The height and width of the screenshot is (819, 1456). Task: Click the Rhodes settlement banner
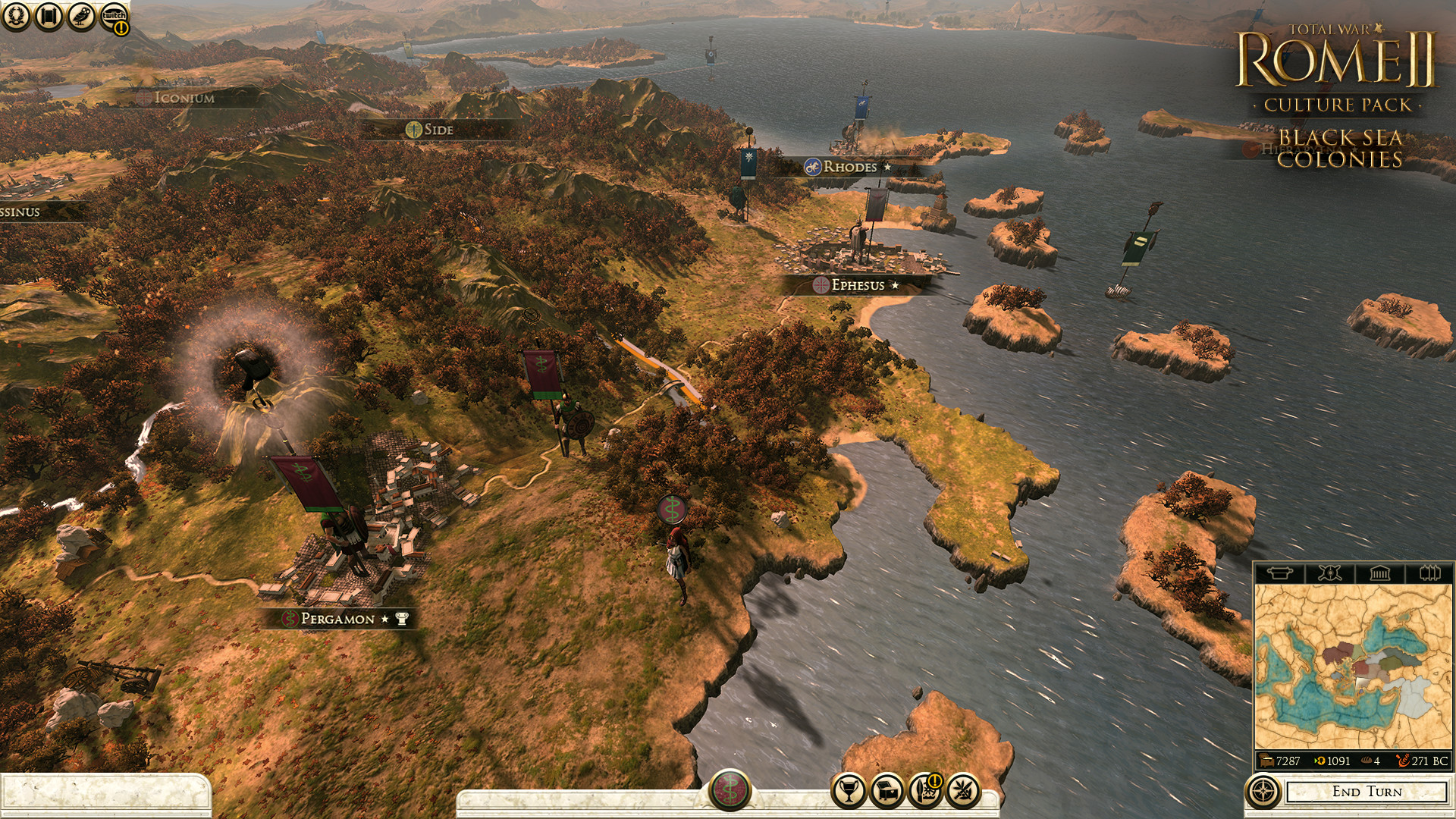[844, 168]
